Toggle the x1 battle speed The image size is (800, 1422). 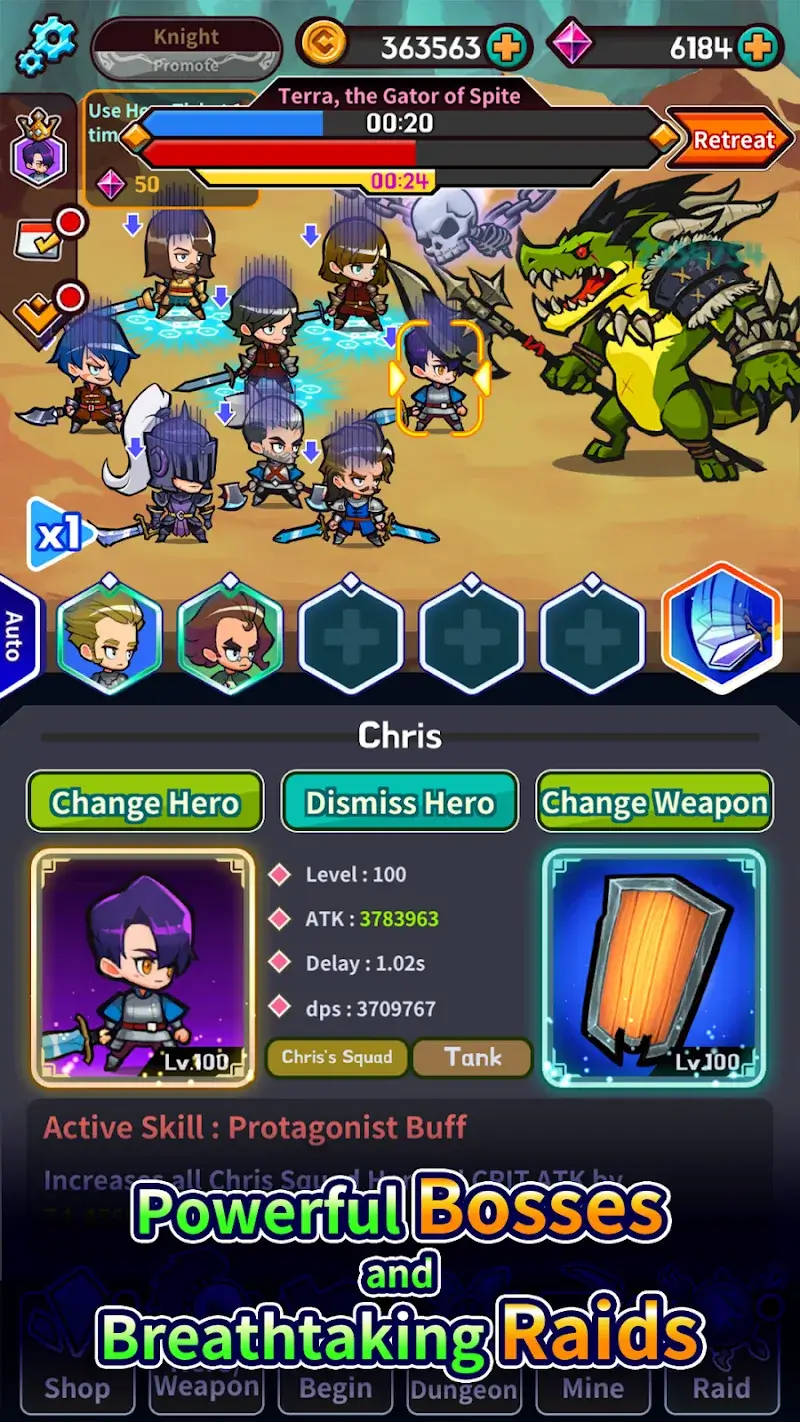pyautogui.click(x=58, y=535)
